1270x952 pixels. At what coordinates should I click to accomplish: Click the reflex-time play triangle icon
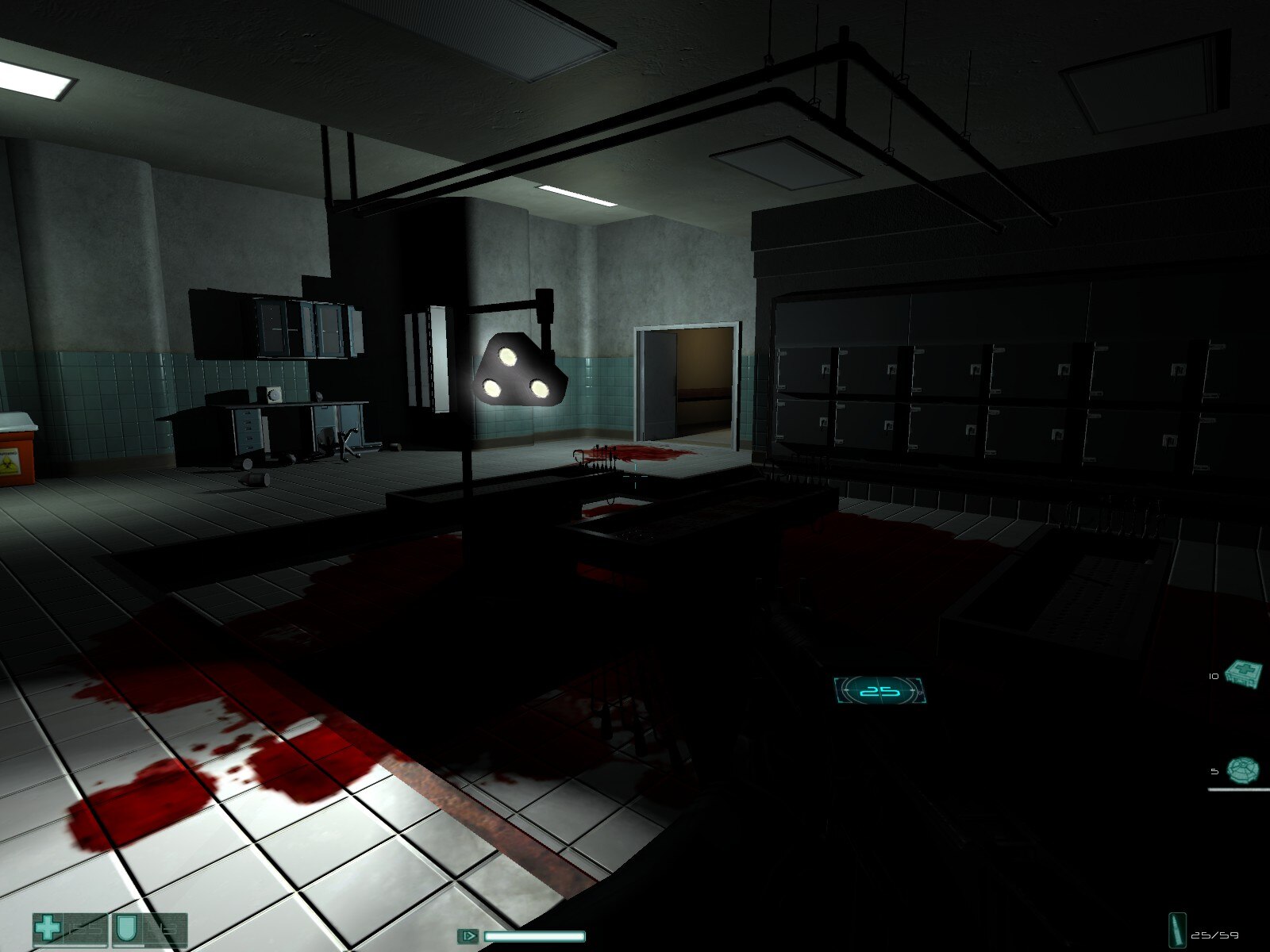468,935
